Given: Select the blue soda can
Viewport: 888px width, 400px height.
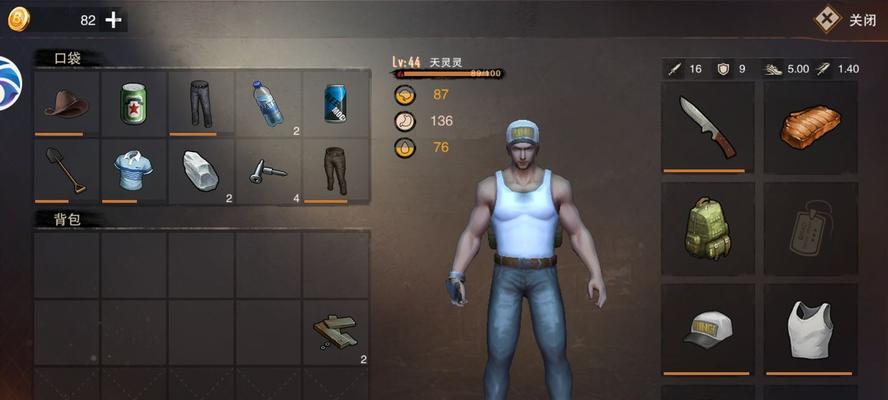Looking at the screenshot, I should 335,103.
